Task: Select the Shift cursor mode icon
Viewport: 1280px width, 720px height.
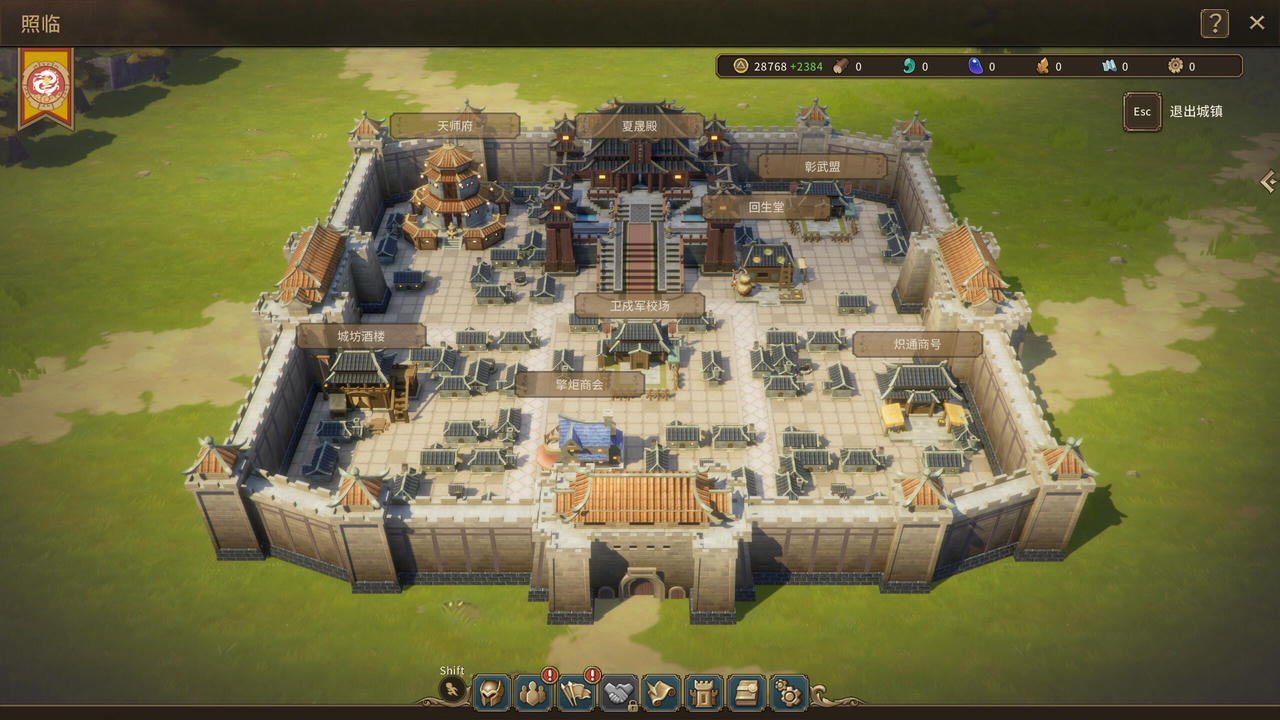Action: (452, 690)
